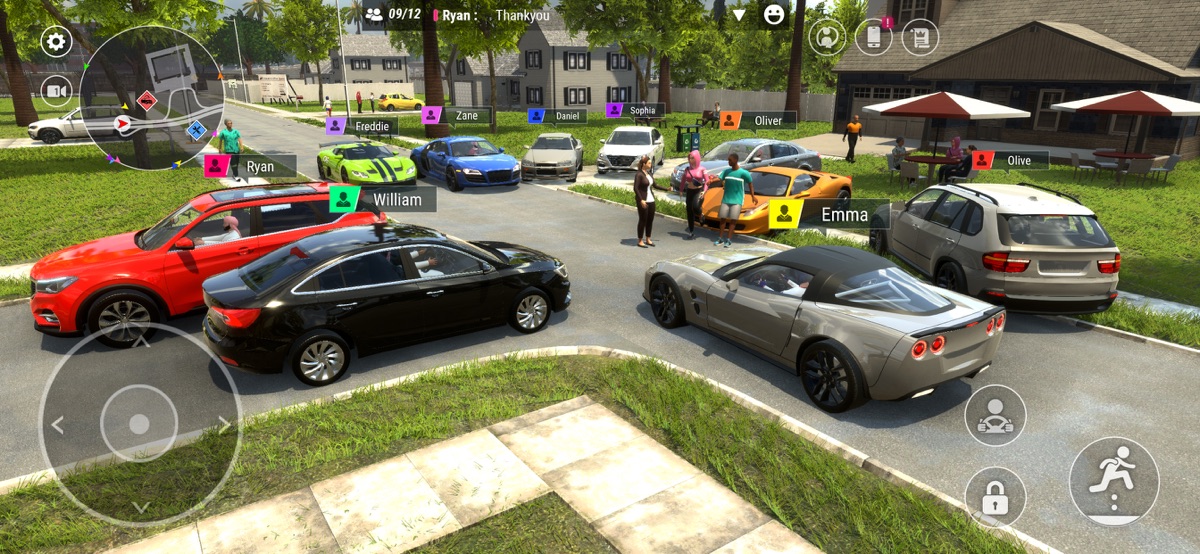Image resolution: width=1200 pixels, height=554 pixels.
Task: Switch the camera view mode
Action: point(56,91)
